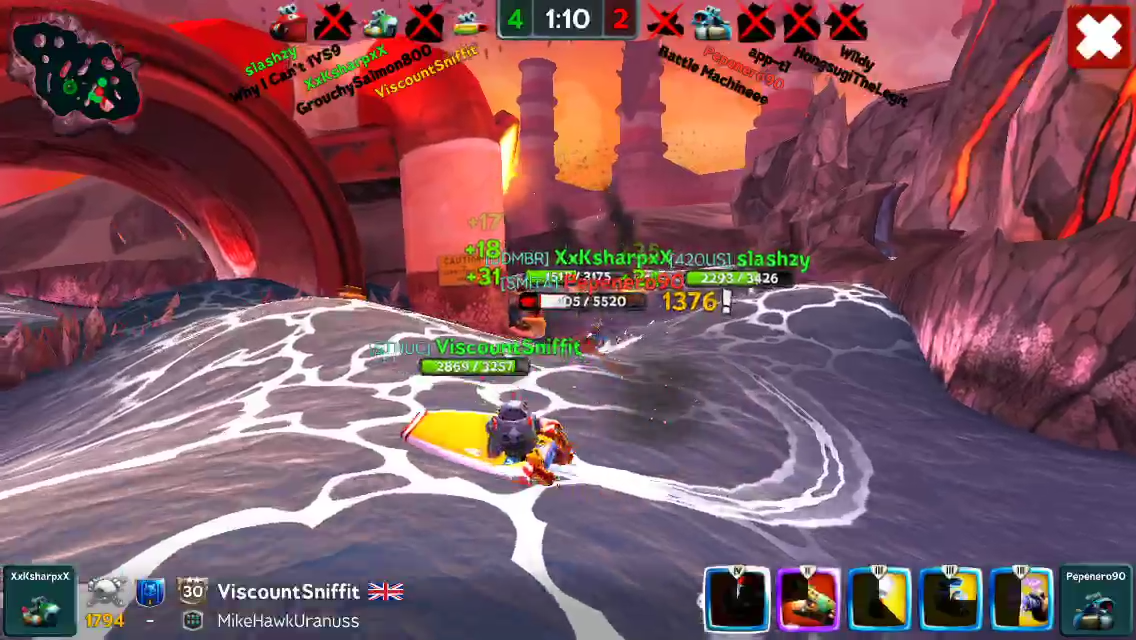Select the purple launcher item slot
This screenshot has height=640, width=1136.
(x=1021, y=599)
